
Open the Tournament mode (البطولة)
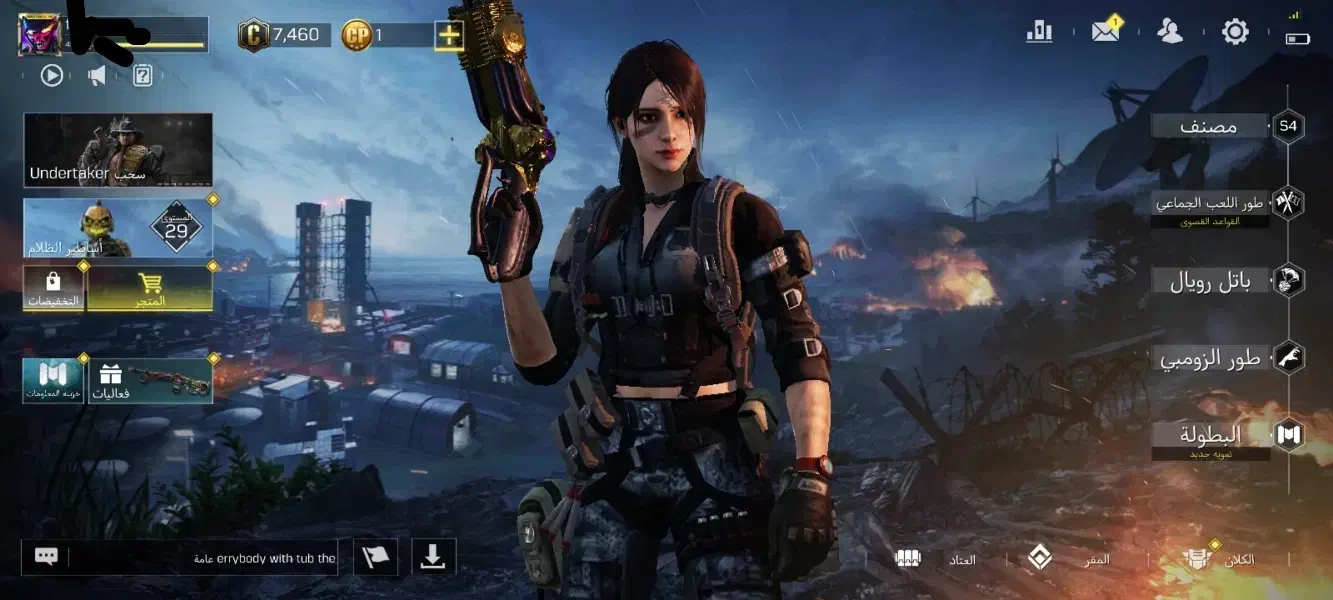pyautogui.click(x=1210, y=436)
